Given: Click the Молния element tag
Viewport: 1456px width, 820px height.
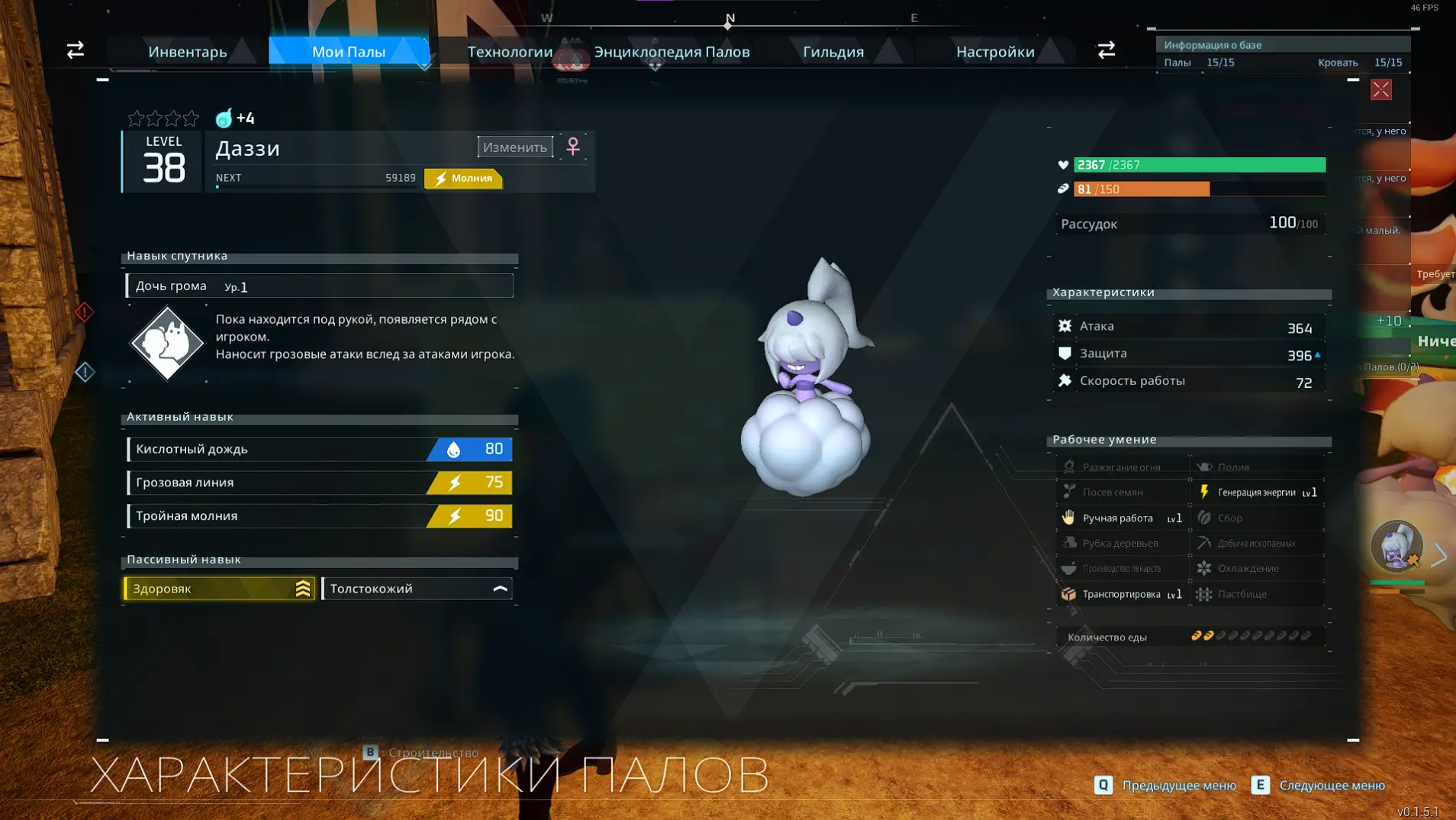Looking at the screenshot, I should 464,179.
